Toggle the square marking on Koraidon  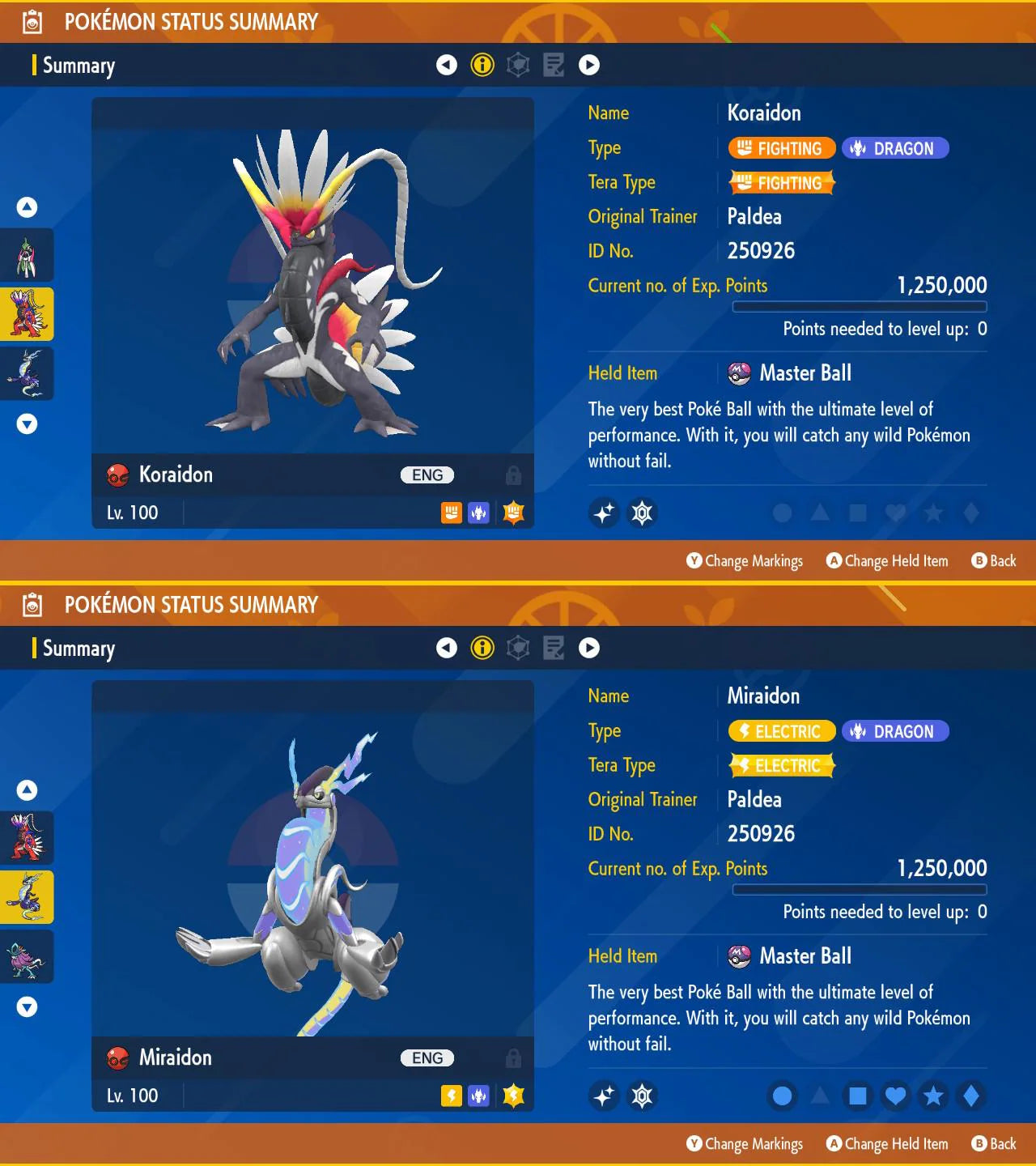pyautogui.click(x=858, y=513)
